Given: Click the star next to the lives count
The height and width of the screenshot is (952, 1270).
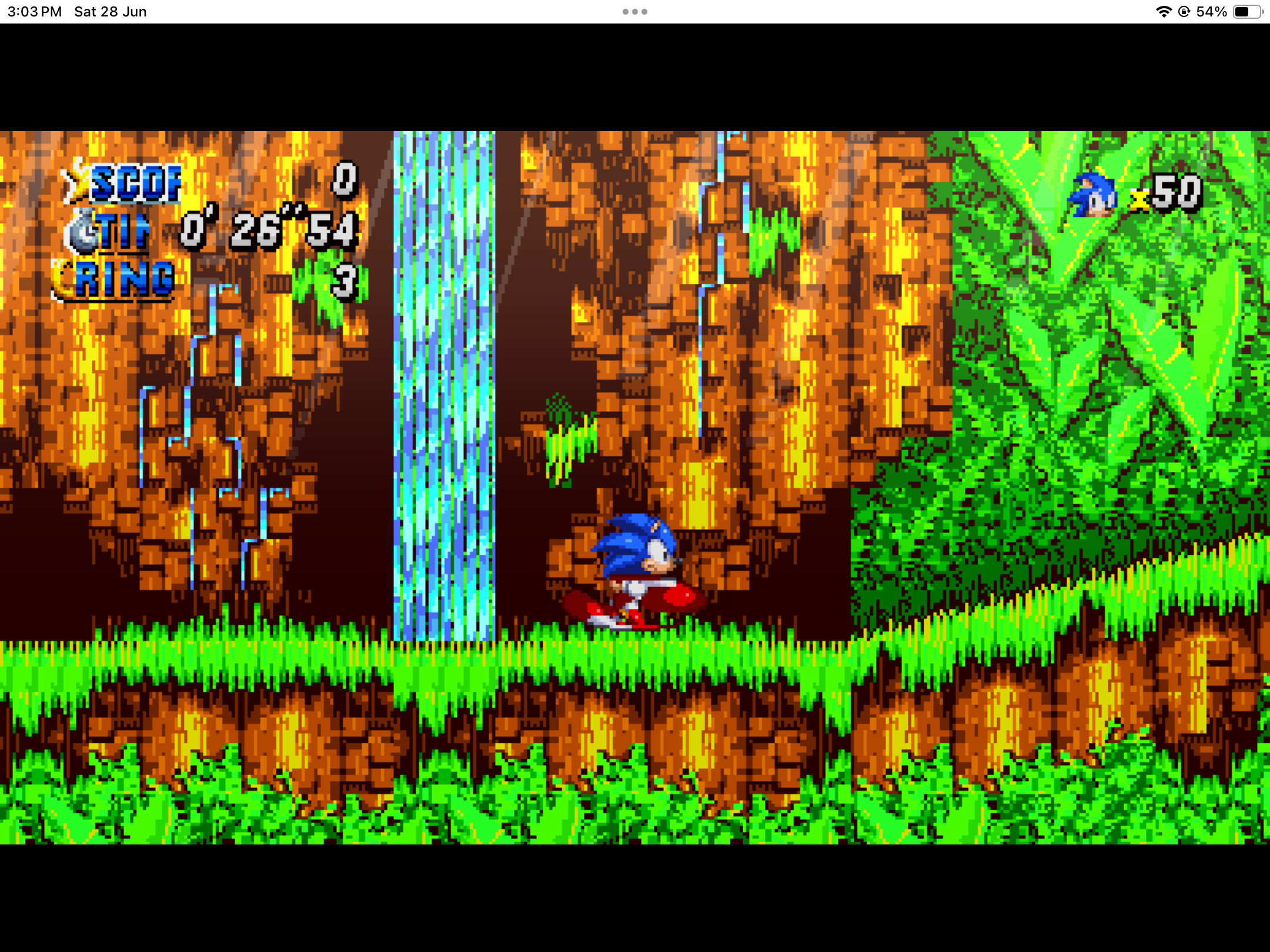Looking at the screenshot, I should 1139,199.
